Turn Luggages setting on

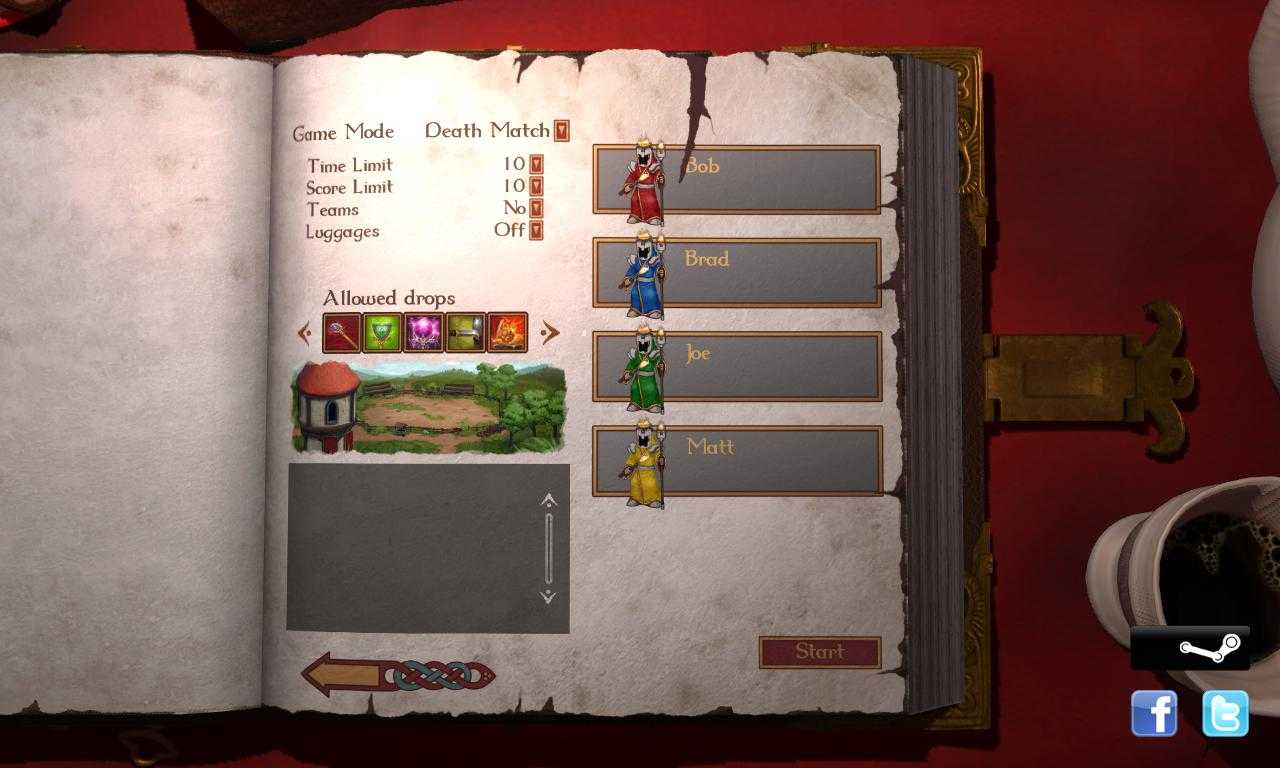coord(537,231)
